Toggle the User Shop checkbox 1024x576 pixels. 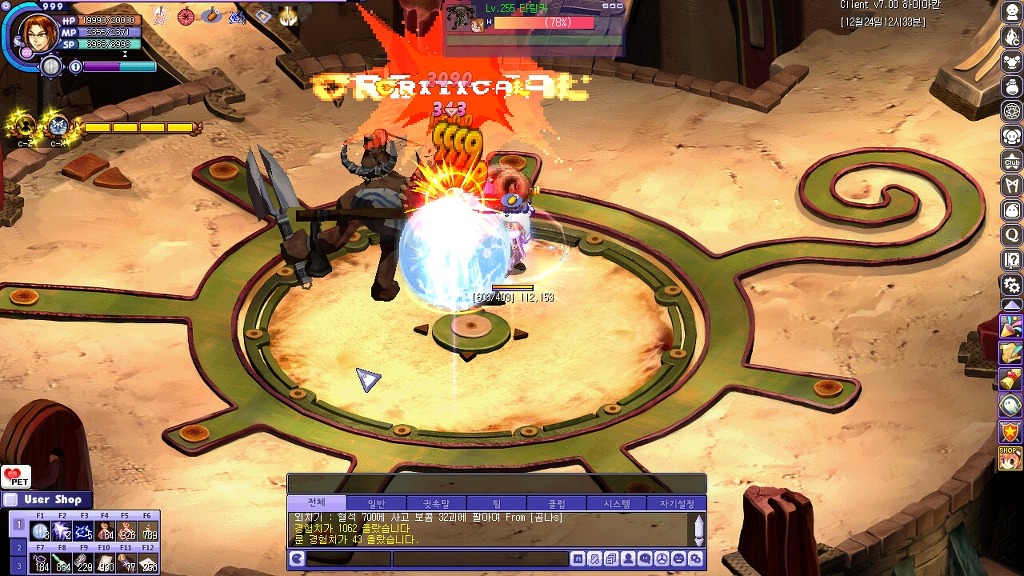[x=10, y=500]
